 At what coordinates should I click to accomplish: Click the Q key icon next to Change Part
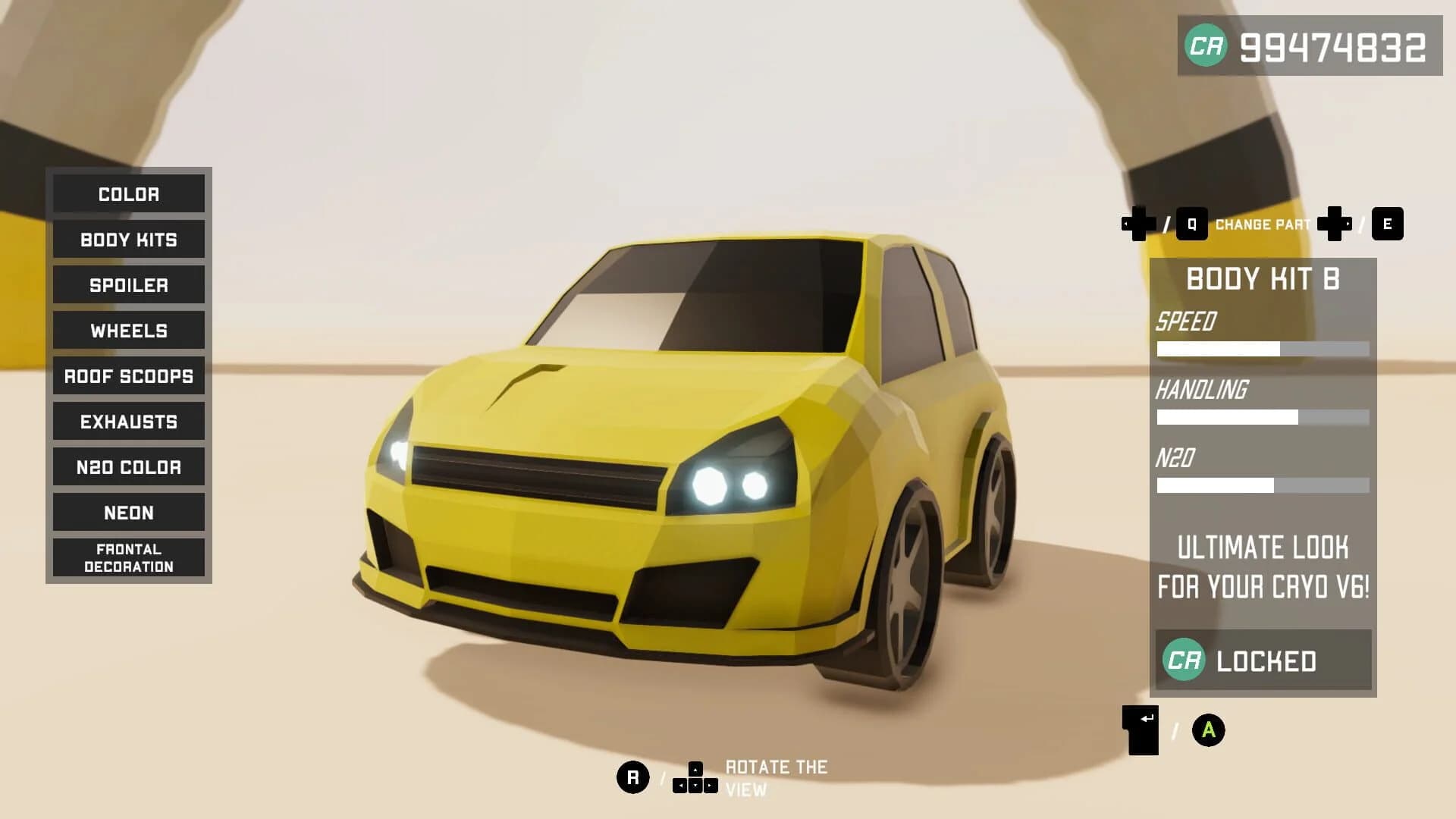(1192, 225)
